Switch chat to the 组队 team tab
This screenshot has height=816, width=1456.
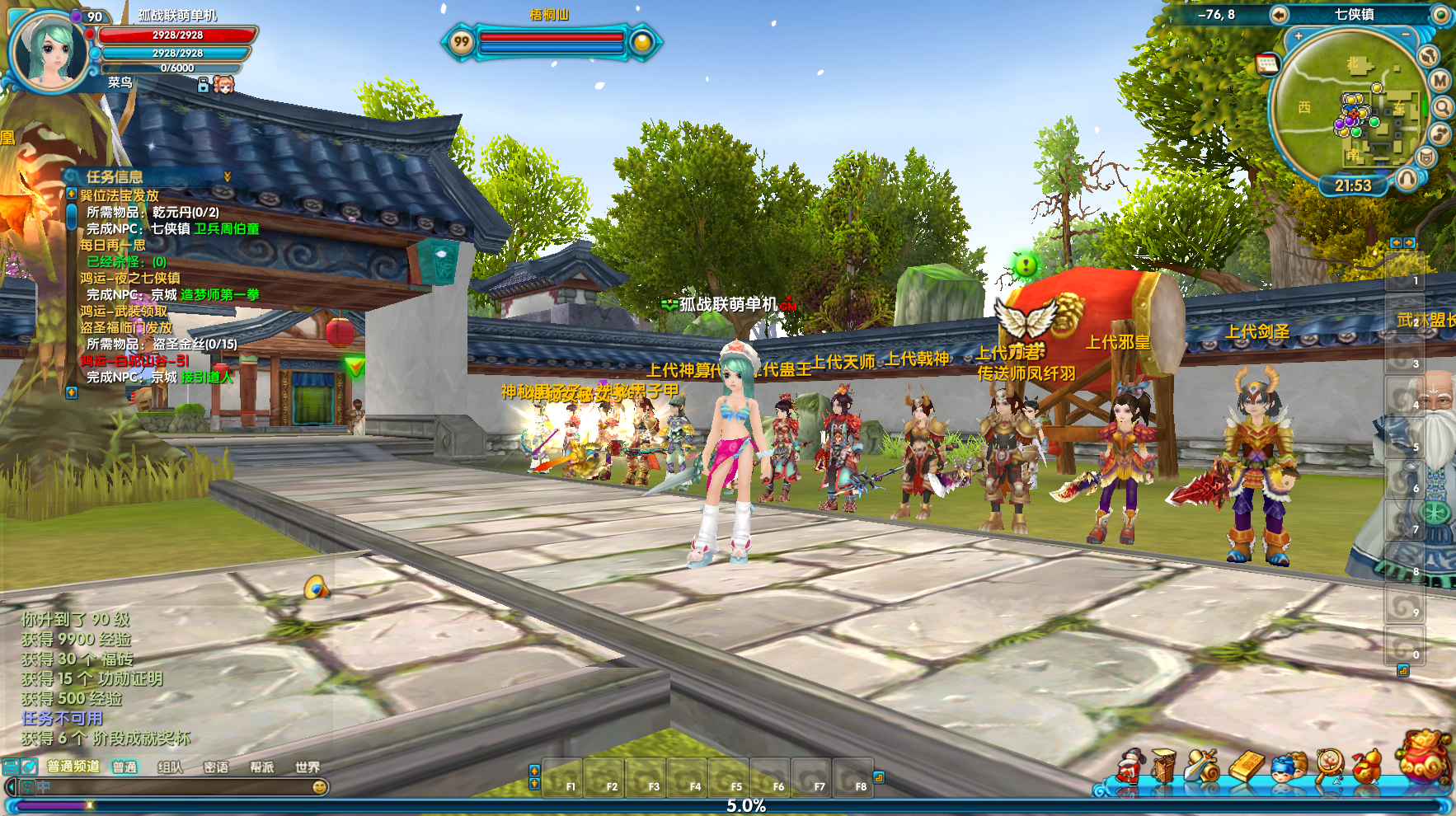pyautogui.click(x=170, y=767)
